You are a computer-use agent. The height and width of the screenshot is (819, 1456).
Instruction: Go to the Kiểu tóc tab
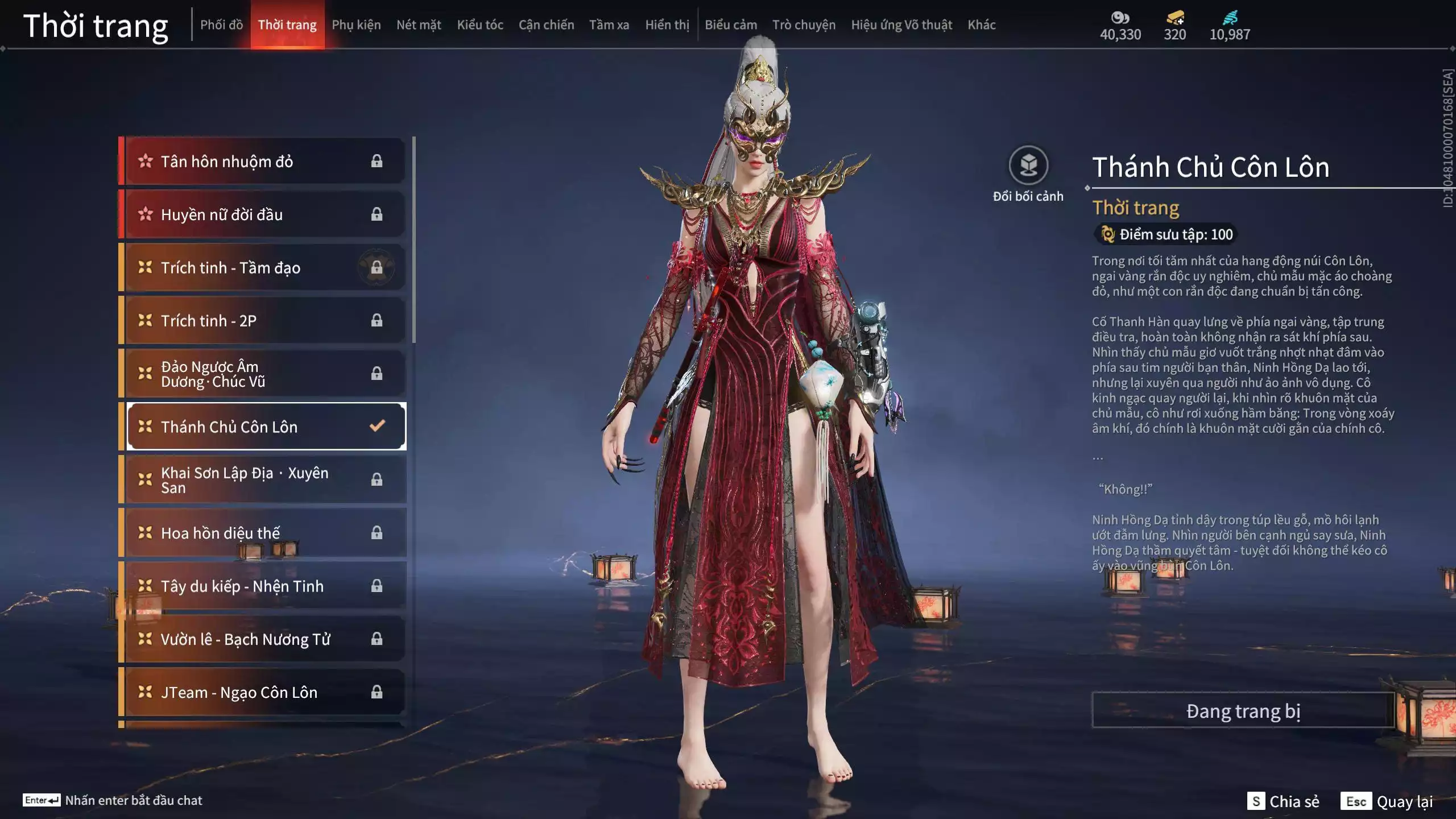(480, 25)
